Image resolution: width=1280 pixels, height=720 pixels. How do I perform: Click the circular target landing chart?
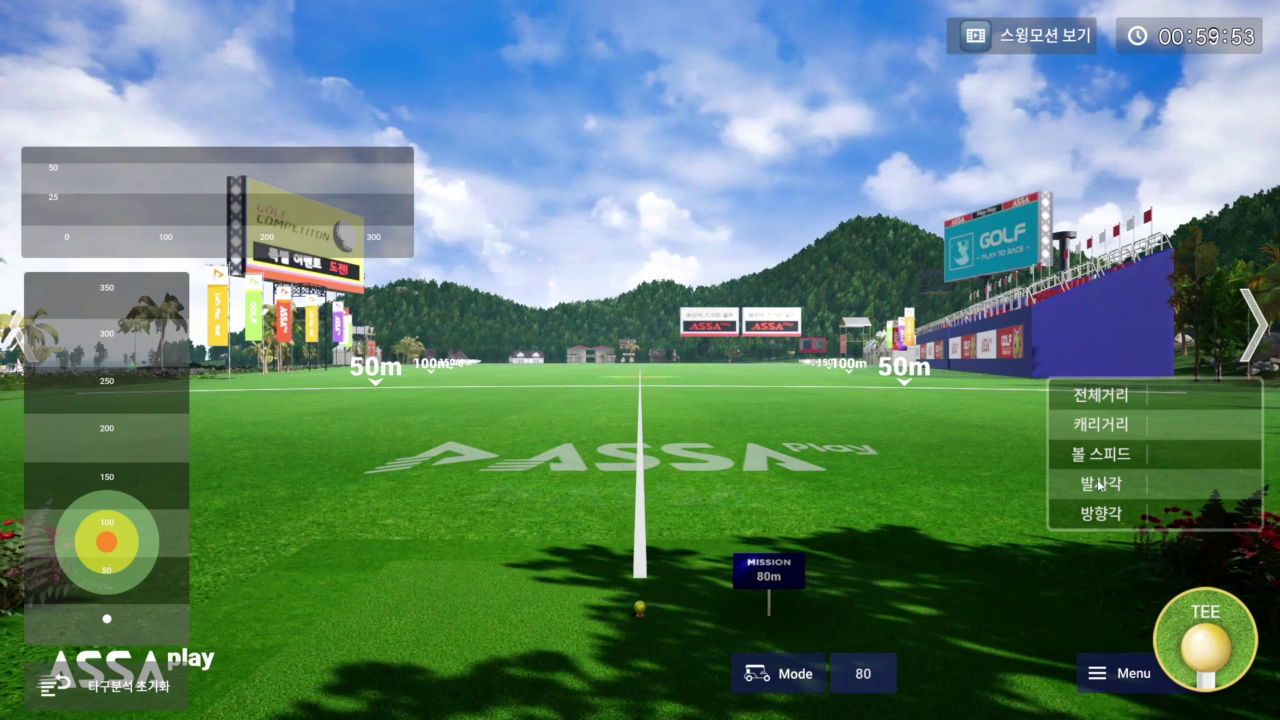[x=107, y=542]
